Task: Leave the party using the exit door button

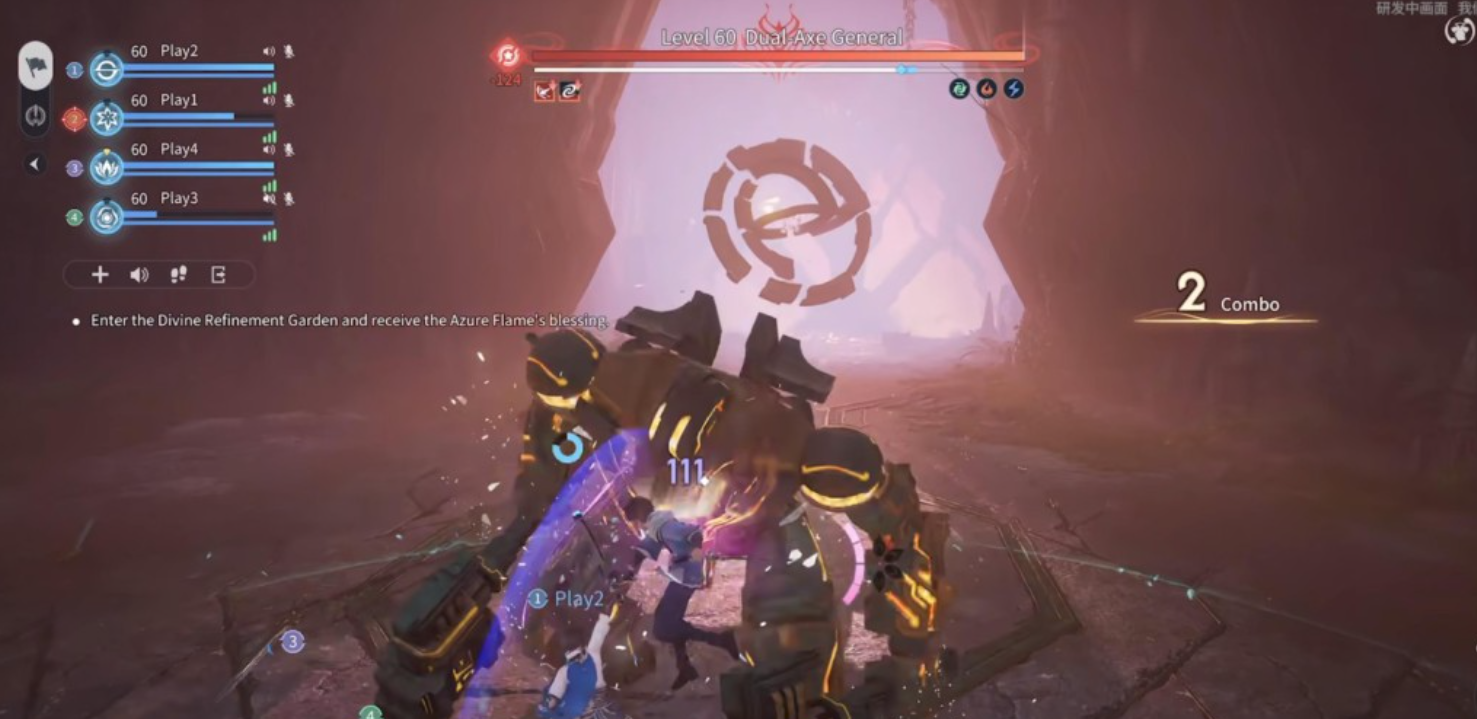Action: click(x=218, y=275)
